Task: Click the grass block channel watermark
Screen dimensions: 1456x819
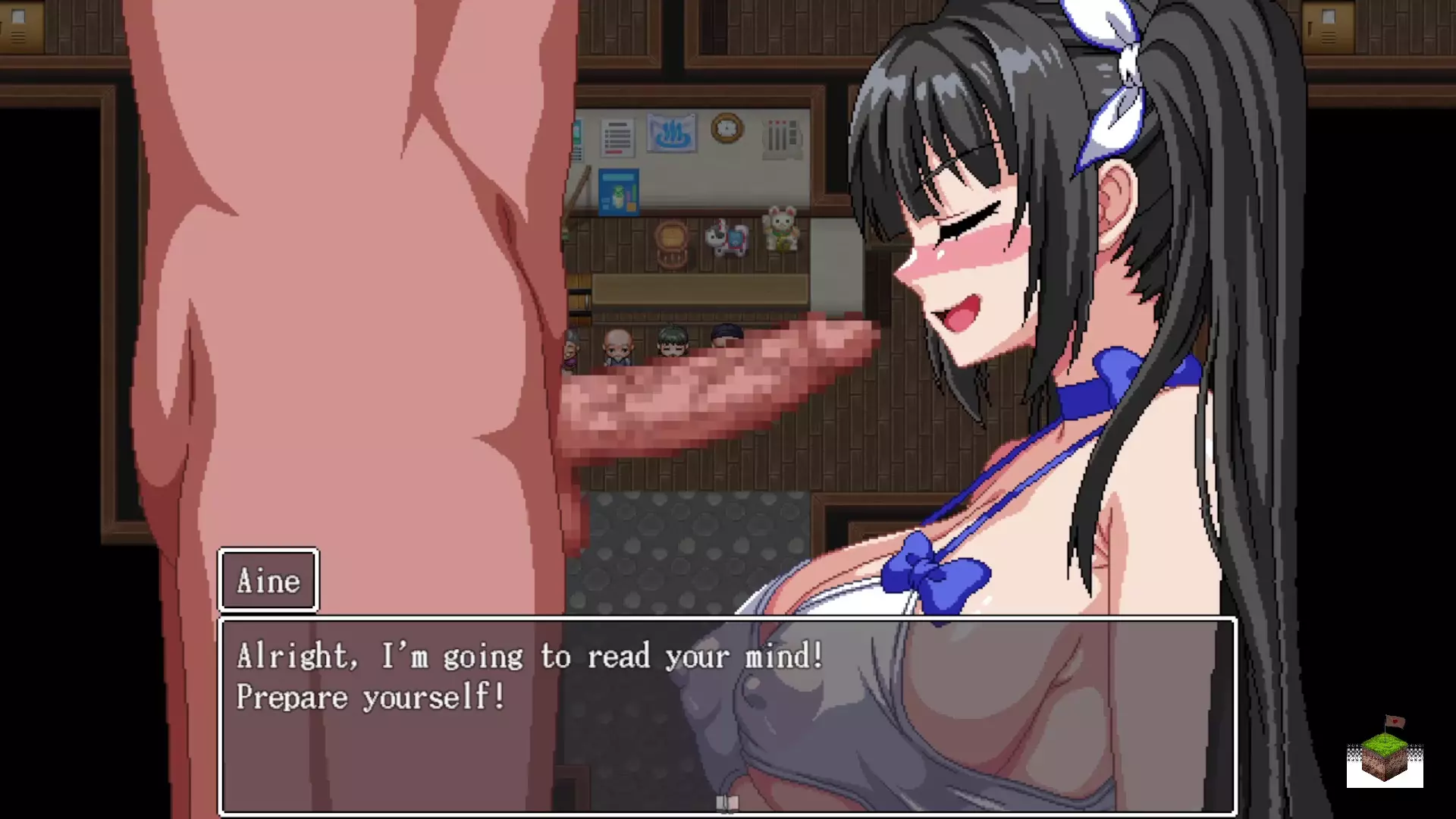Action: 1385,754
